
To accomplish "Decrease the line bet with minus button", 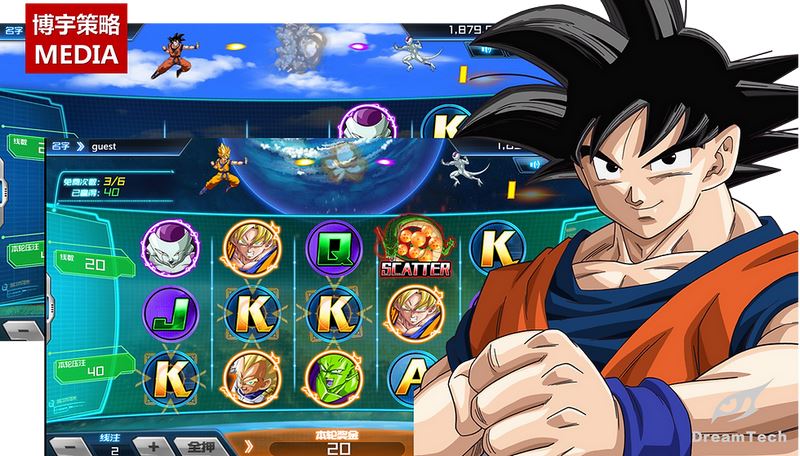I will [x=67, y=445].
